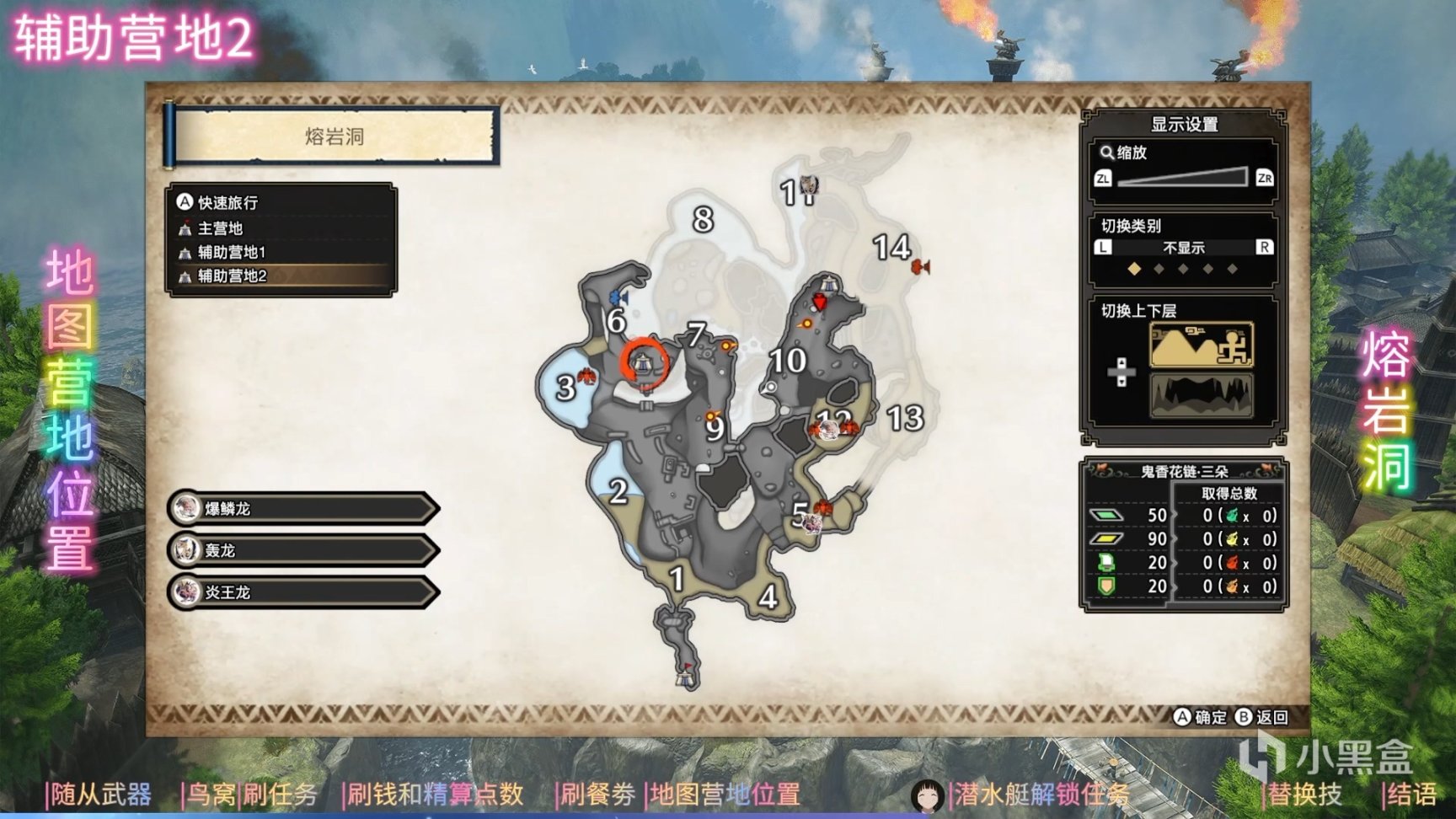Click the map zoom slider
Screen dimensions: 1456x819
(1183, 177)
